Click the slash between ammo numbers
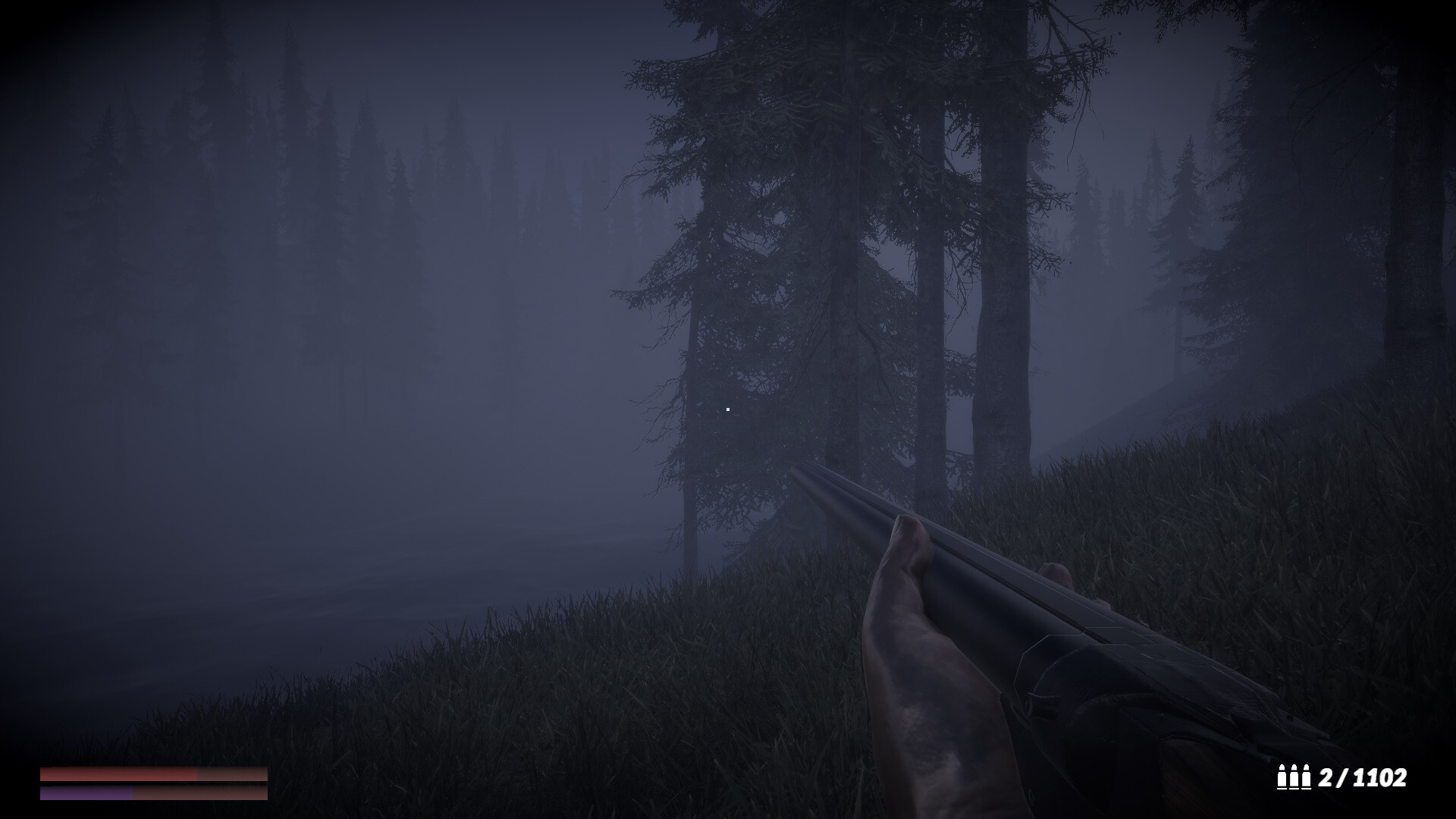 click(1341, 778)
